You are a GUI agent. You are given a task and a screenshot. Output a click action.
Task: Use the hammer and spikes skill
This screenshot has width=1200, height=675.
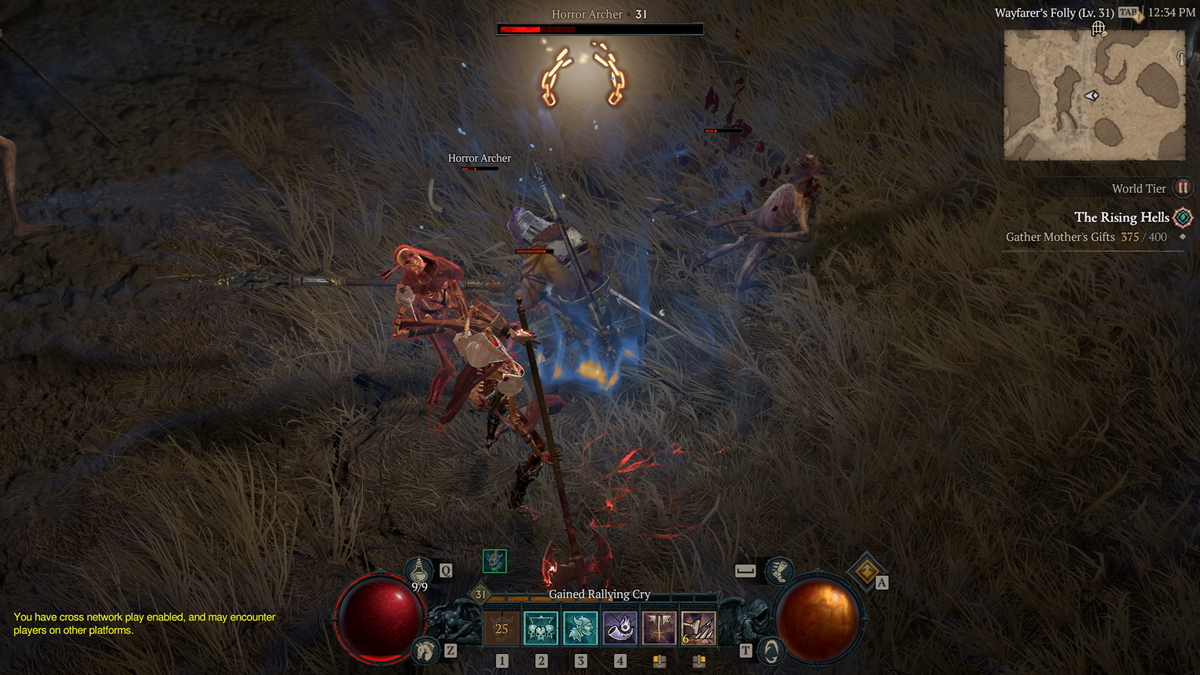coord(698,629)
